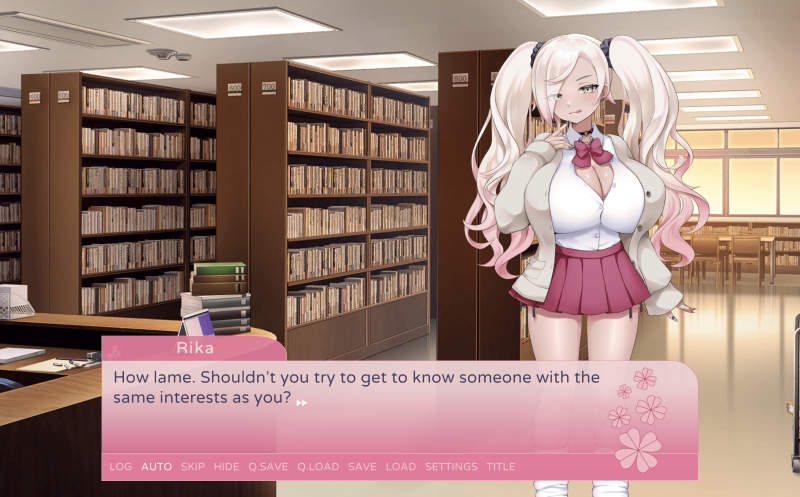Screen dimensions: 800x497
Task: Toggle AUTO text advance
Action: (156, 467)
